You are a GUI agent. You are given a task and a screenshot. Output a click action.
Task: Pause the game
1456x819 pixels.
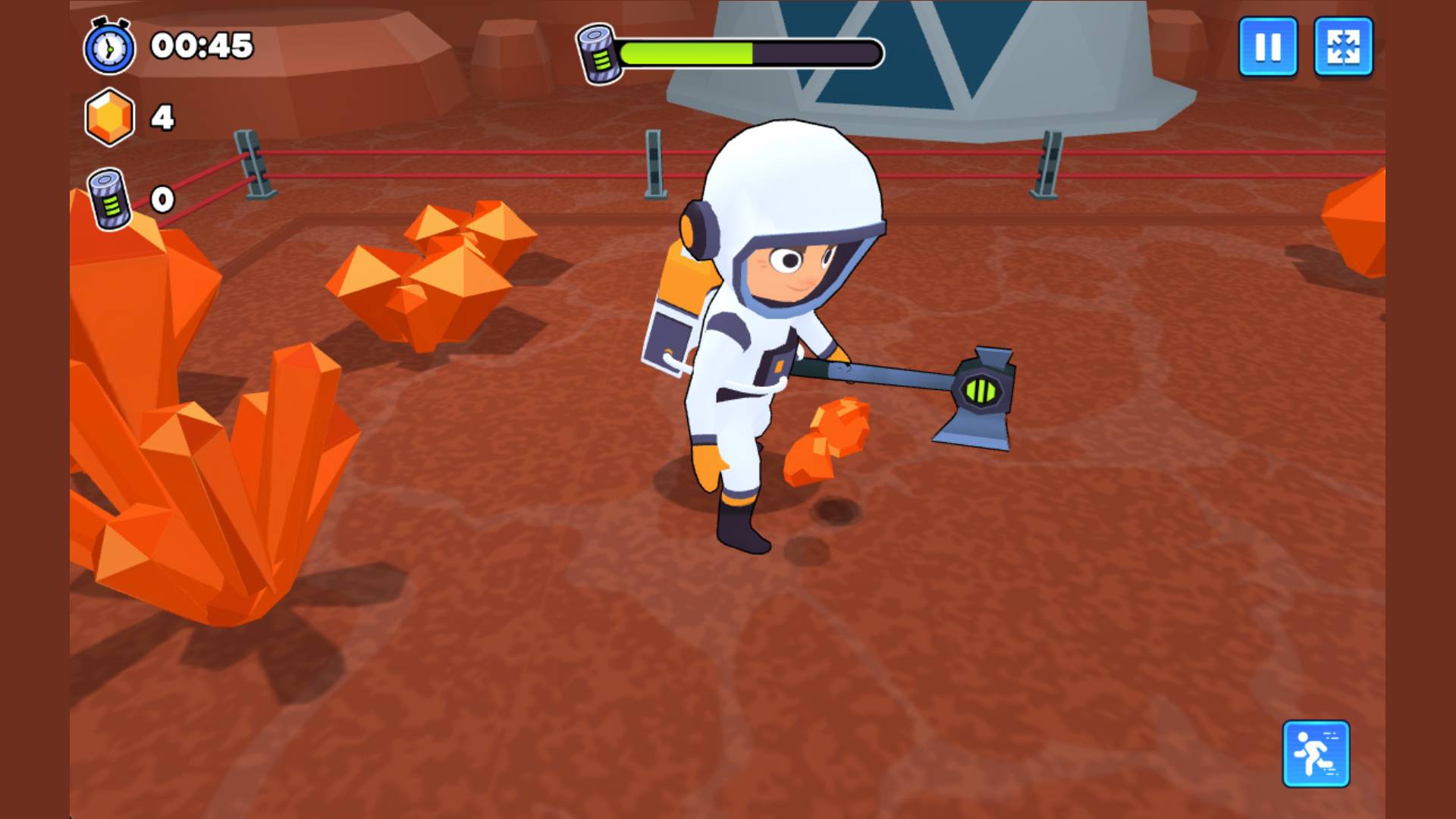point(1267,47)
